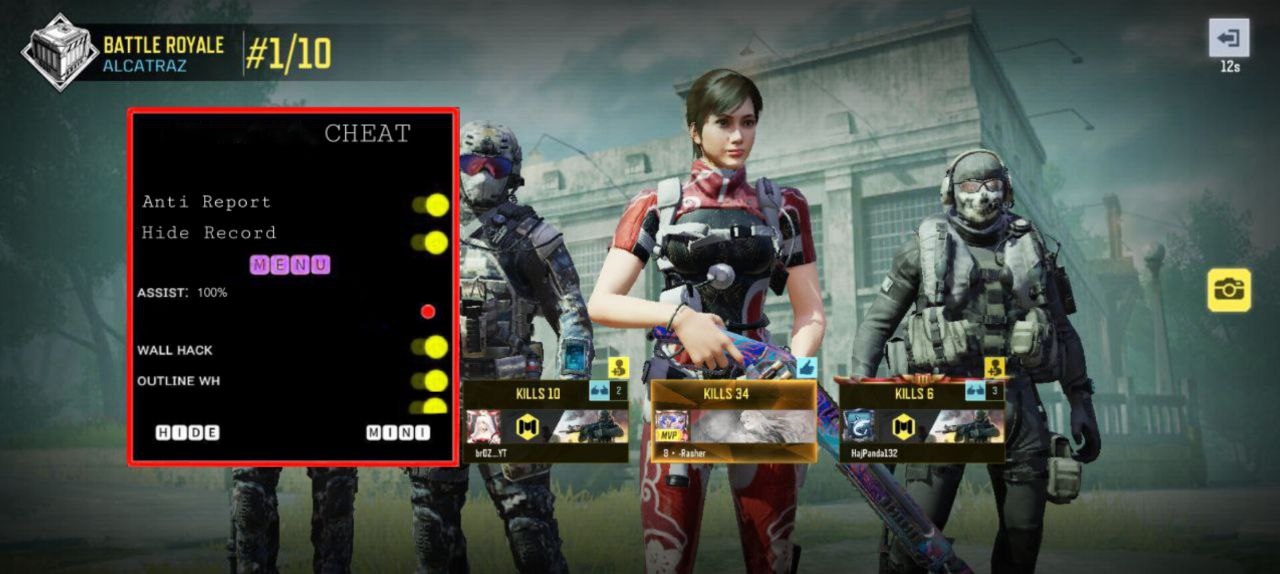
Task: Toggle the WALL HACK switch
Action: 432,347
